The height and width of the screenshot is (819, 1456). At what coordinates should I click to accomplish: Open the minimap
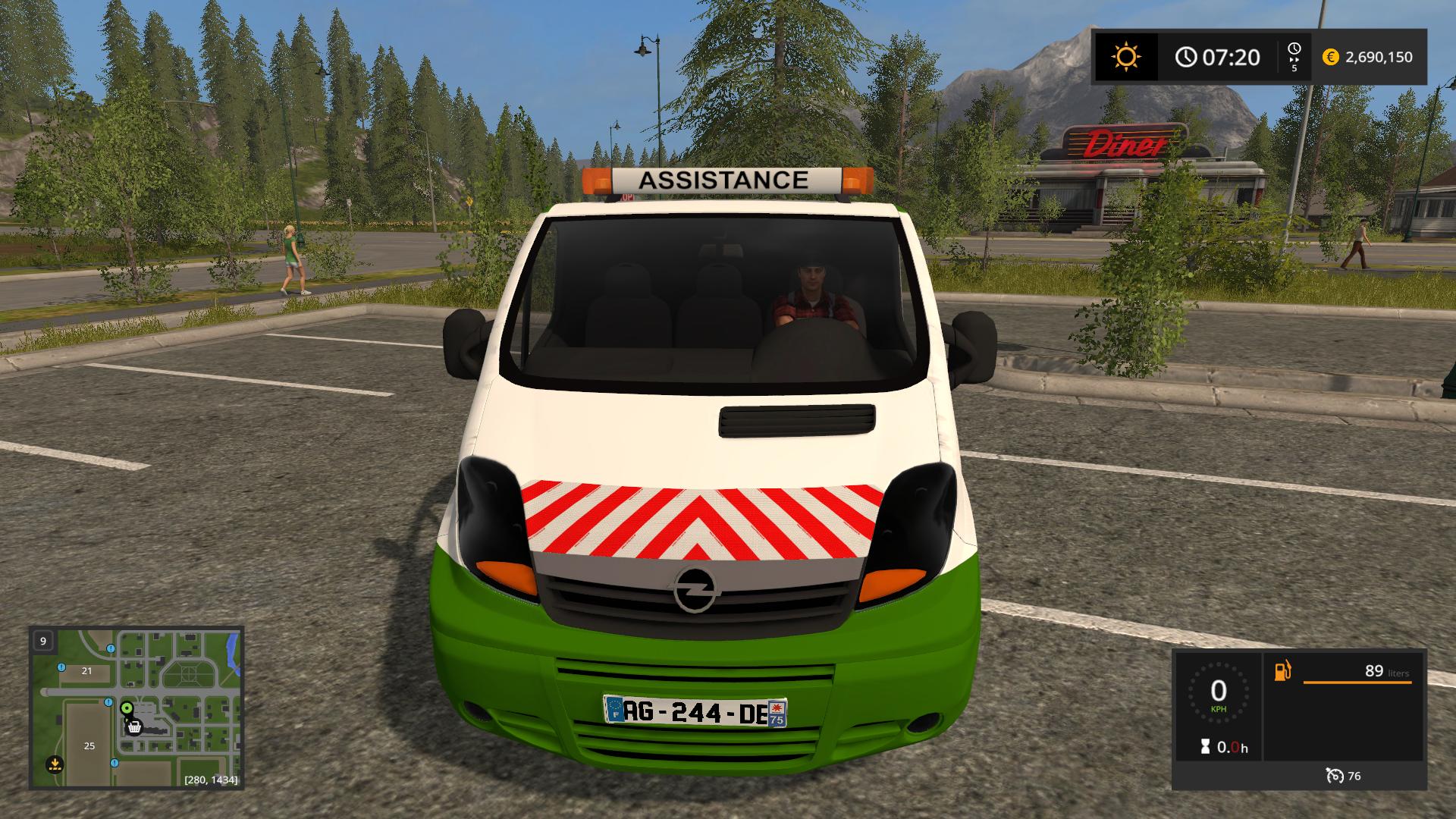(x=136, y=707)
